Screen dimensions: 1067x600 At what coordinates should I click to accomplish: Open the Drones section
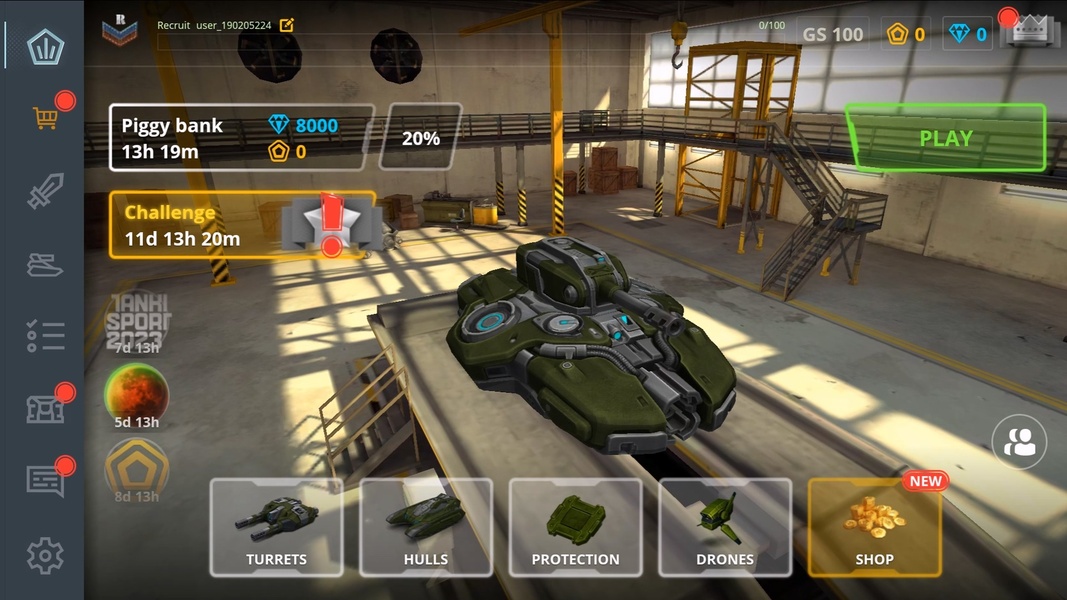coord(725,527)
